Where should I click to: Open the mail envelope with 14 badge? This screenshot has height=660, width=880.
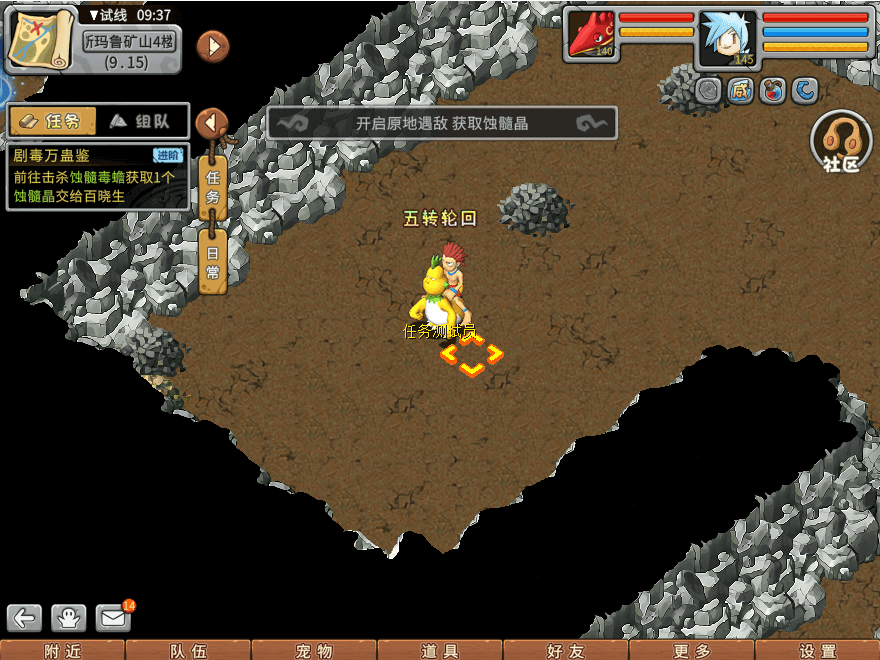click(x=113, y=617)
